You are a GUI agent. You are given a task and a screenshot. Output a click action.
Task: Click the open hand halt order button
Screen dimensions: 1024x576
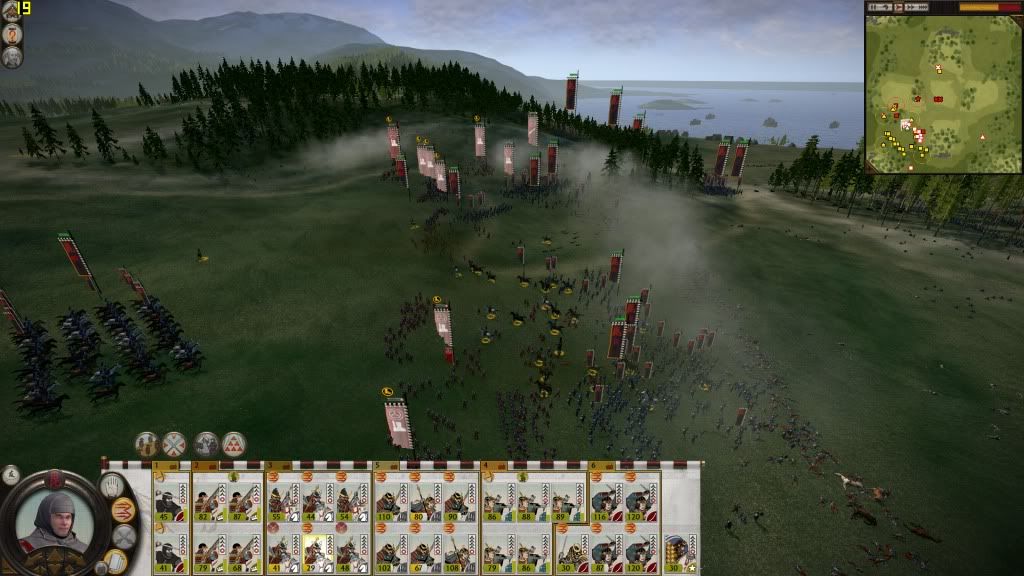(x=111, y=487)
